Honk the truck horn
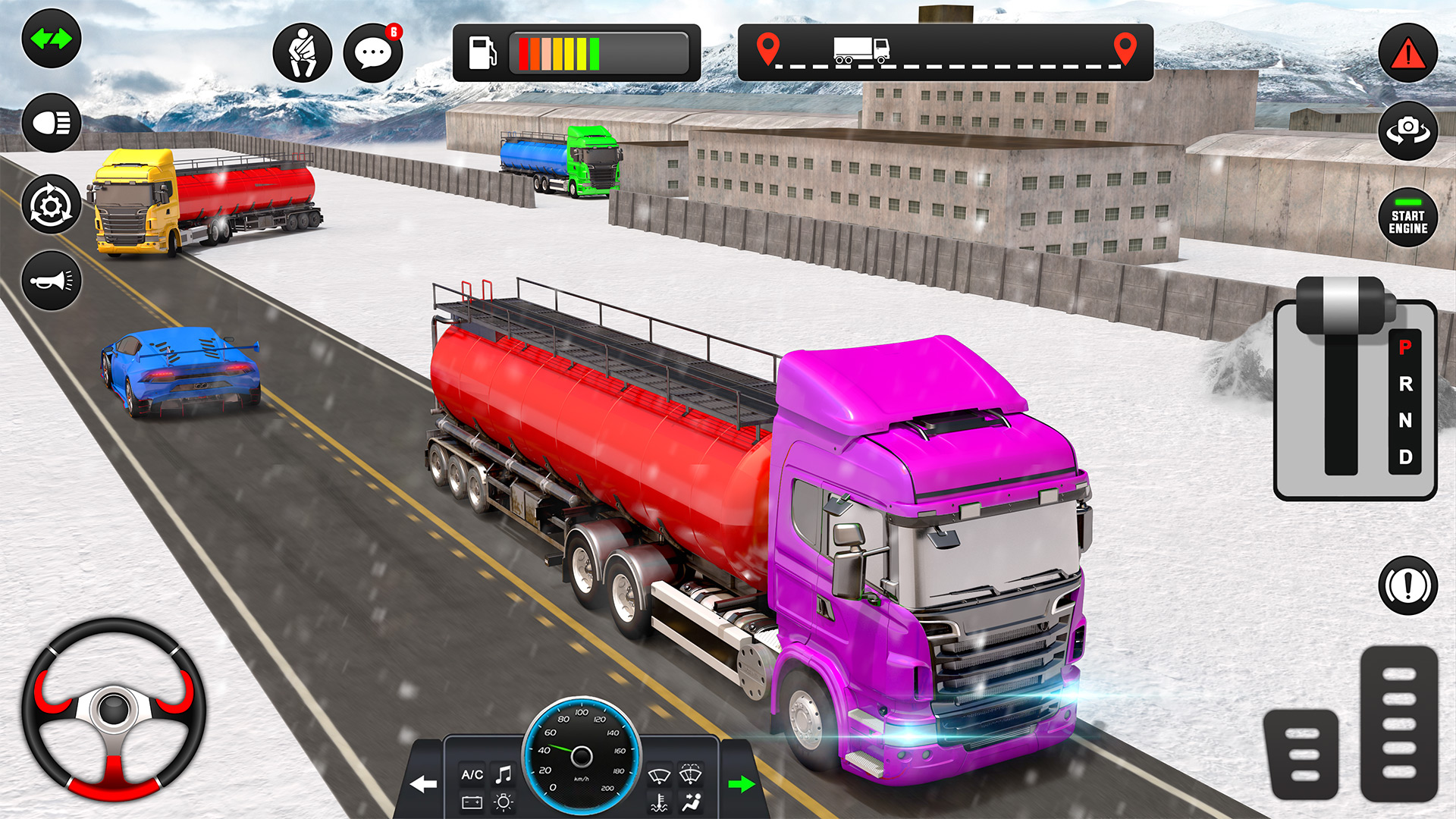 pos(50,281)
